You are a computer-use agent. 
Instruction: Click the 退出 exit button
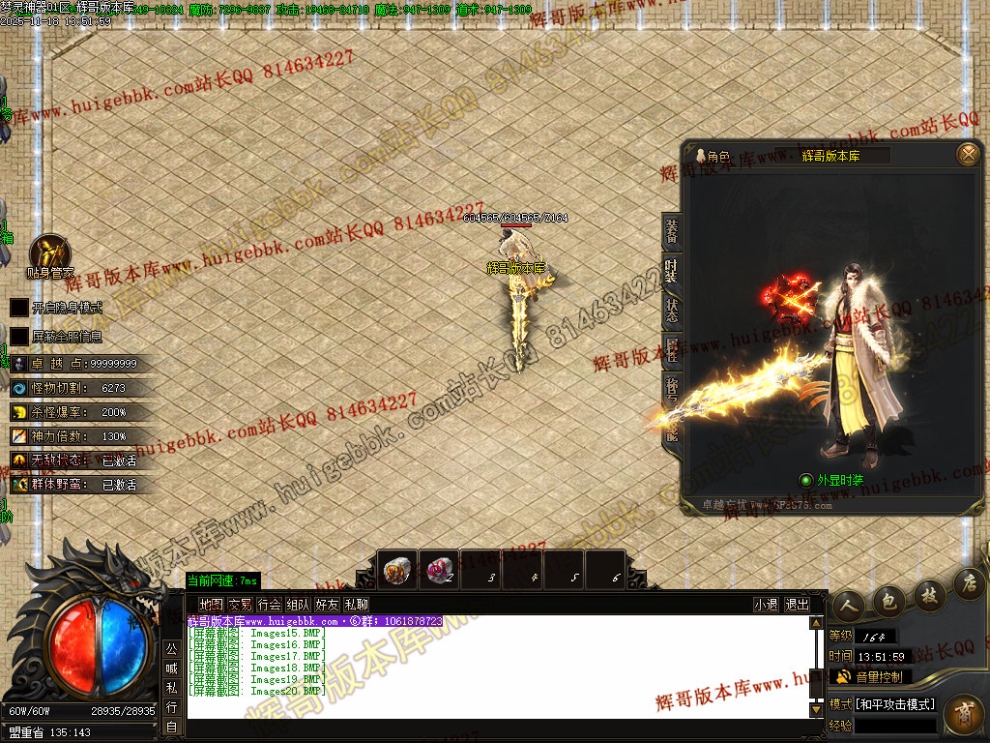797,604
